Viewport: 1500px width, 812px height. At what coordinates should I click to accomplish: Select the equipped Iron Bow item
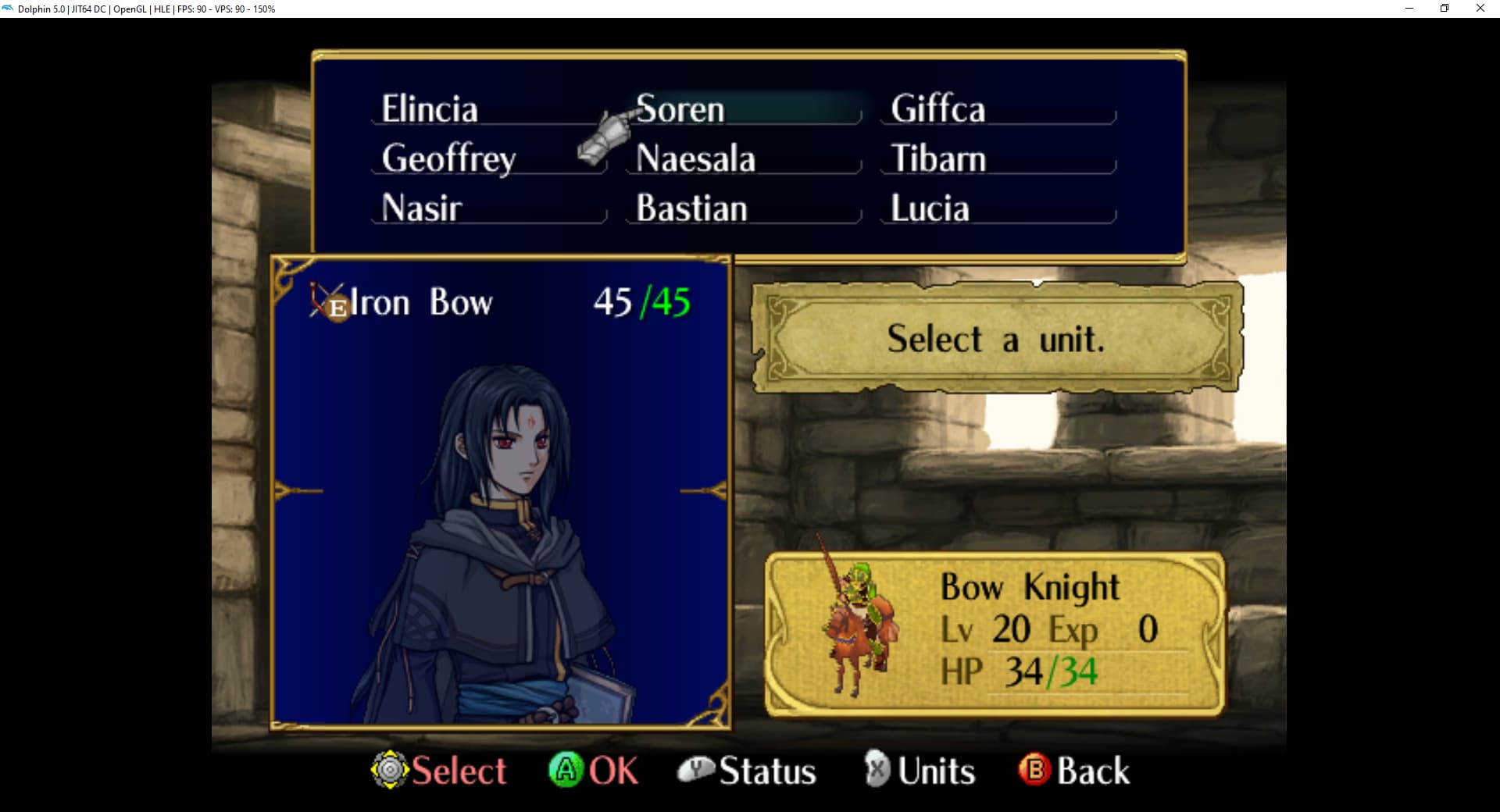point(421,302)
